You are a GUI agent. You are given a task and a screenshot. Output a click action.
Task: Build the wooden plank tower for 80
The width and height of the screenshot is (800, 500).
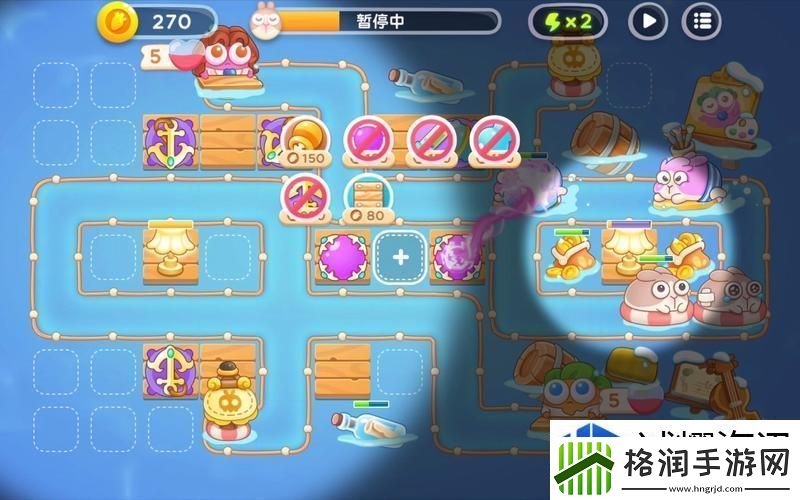(x=365, y=195)
